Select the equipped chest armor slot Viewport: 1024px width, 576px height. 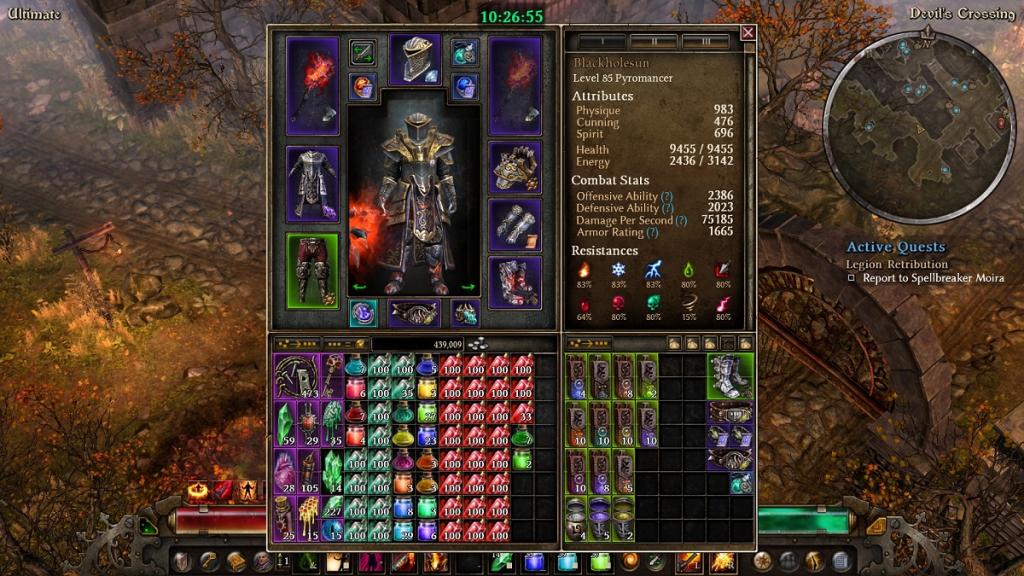313,183
